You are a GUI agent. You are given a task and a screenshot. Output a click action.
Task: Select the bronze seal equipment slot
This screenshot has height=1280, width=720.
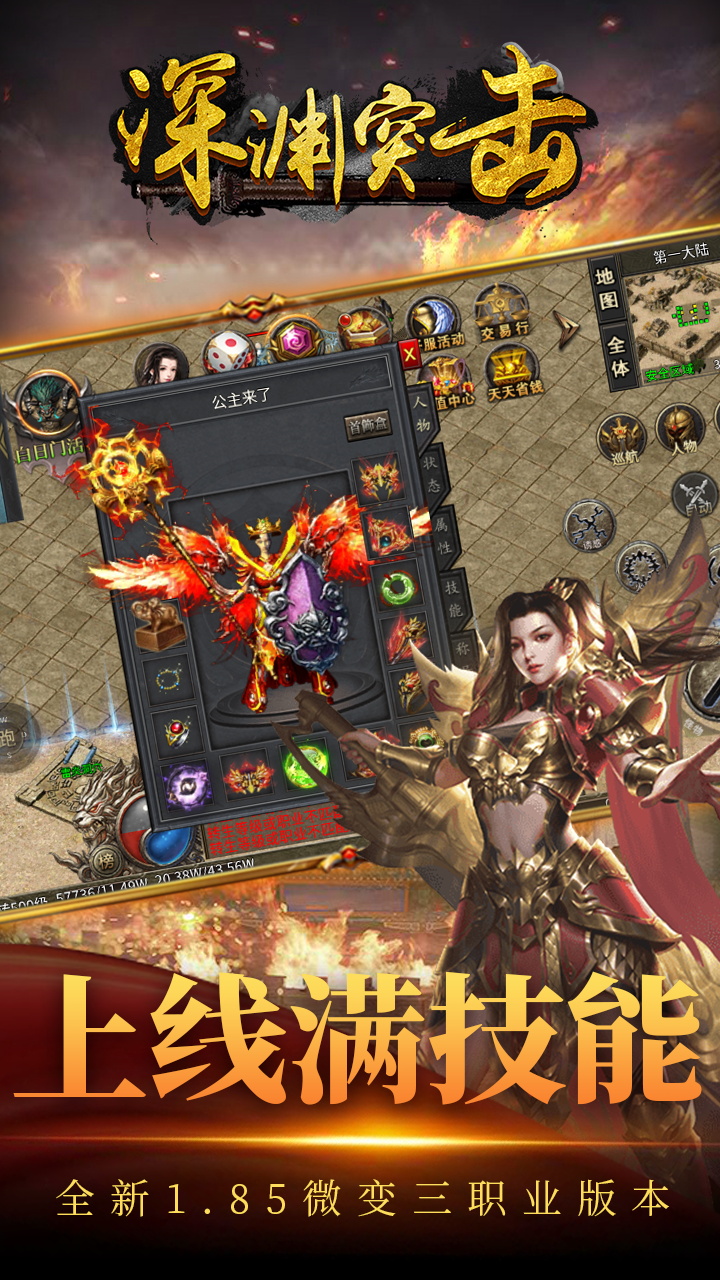154,623
